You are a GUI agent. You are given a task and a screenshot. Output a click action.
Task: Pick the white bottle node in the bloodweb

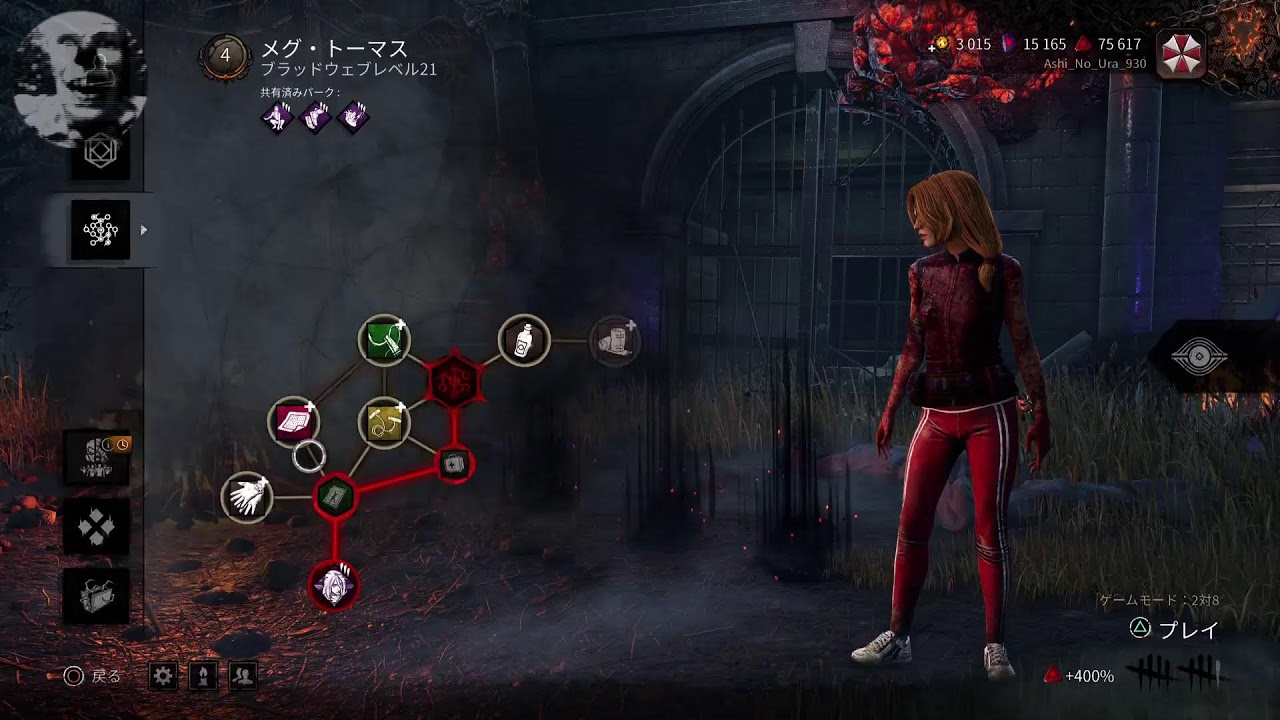click(523, 341)
